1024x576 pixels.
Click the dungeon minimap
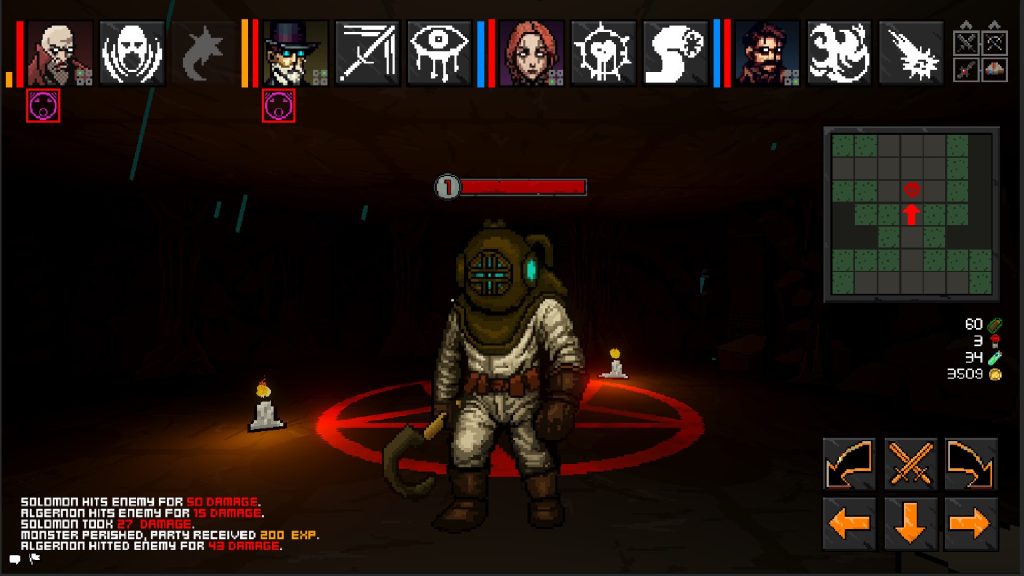click(911, 213)
